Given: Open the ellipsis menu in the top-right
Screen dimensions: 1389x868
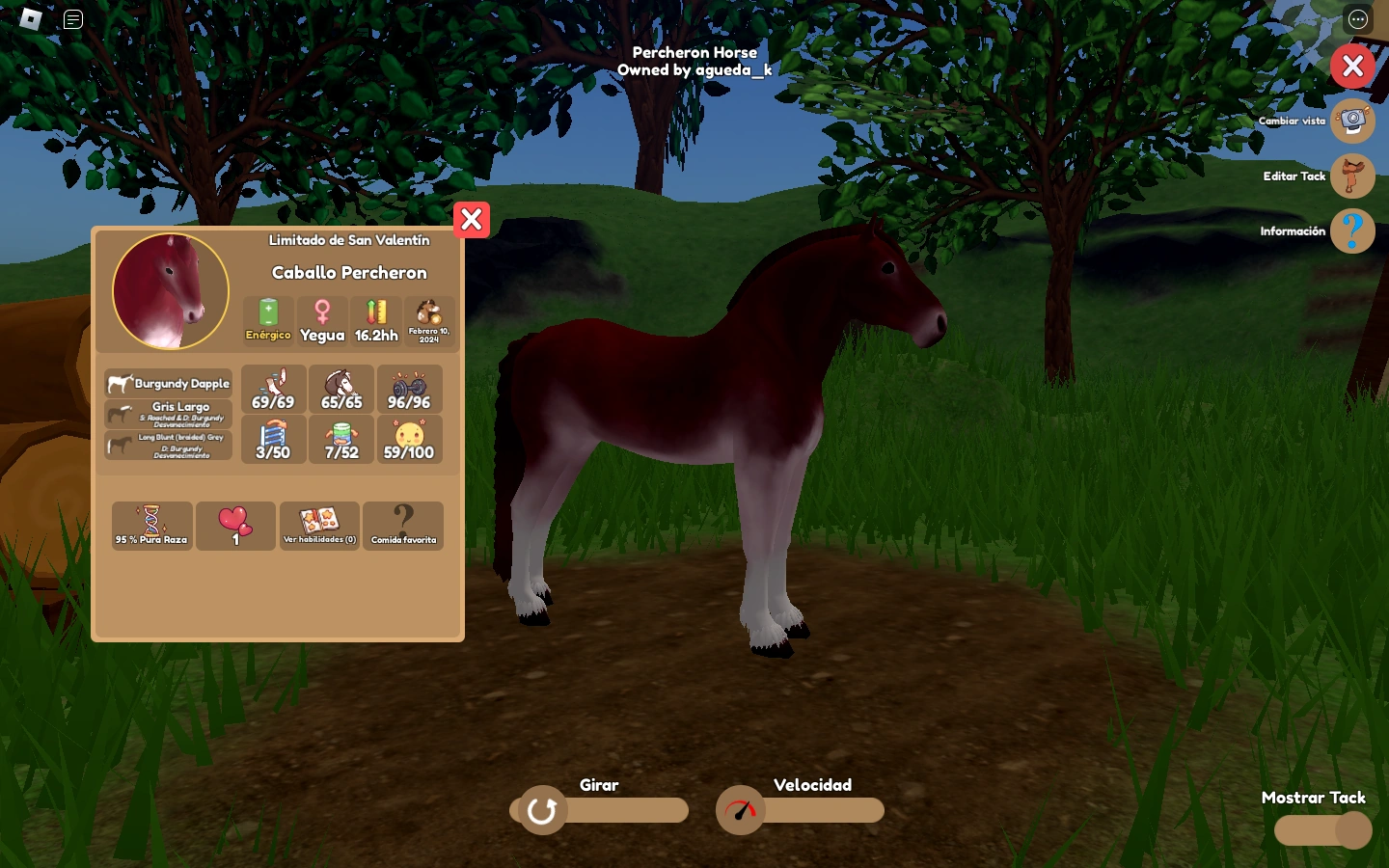Looking at the screenshot, I should (x=1357, y=19).
